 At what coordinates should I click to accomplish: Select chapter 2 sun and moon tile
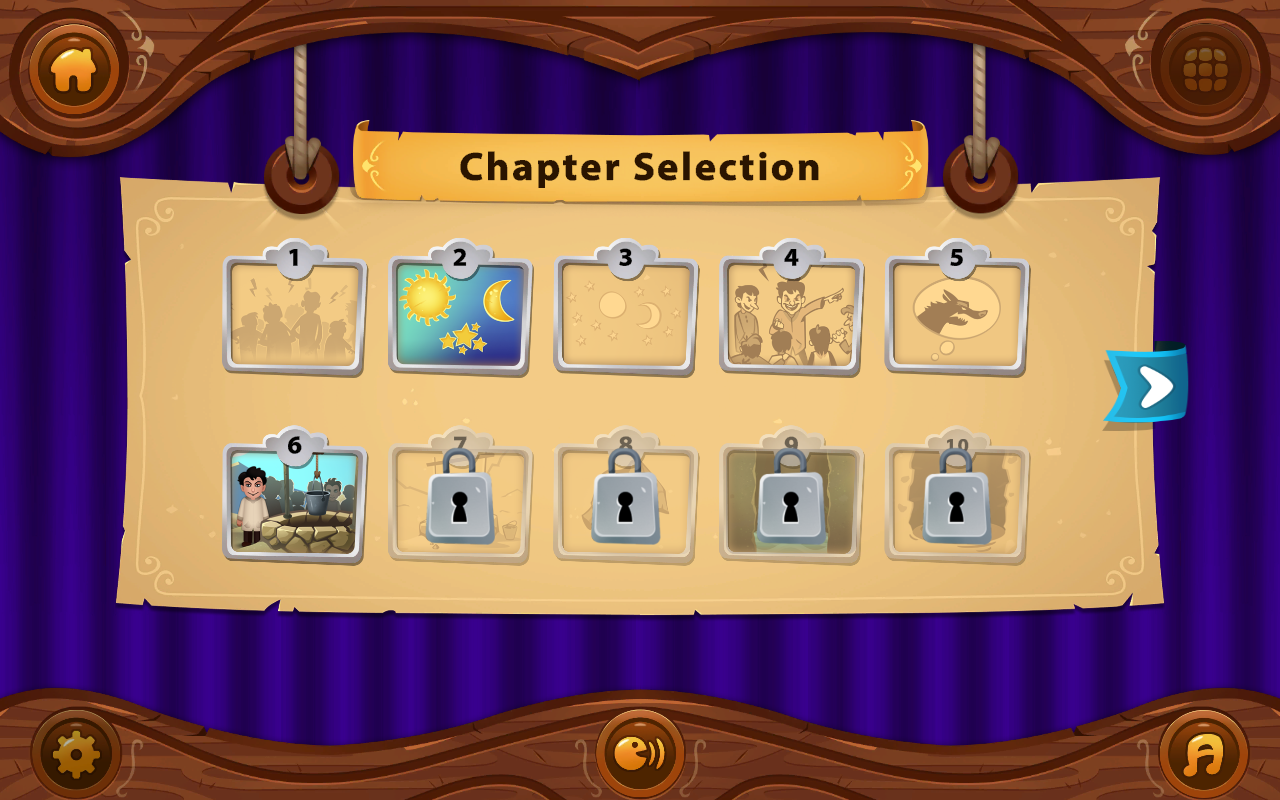[x=460, y=316]
